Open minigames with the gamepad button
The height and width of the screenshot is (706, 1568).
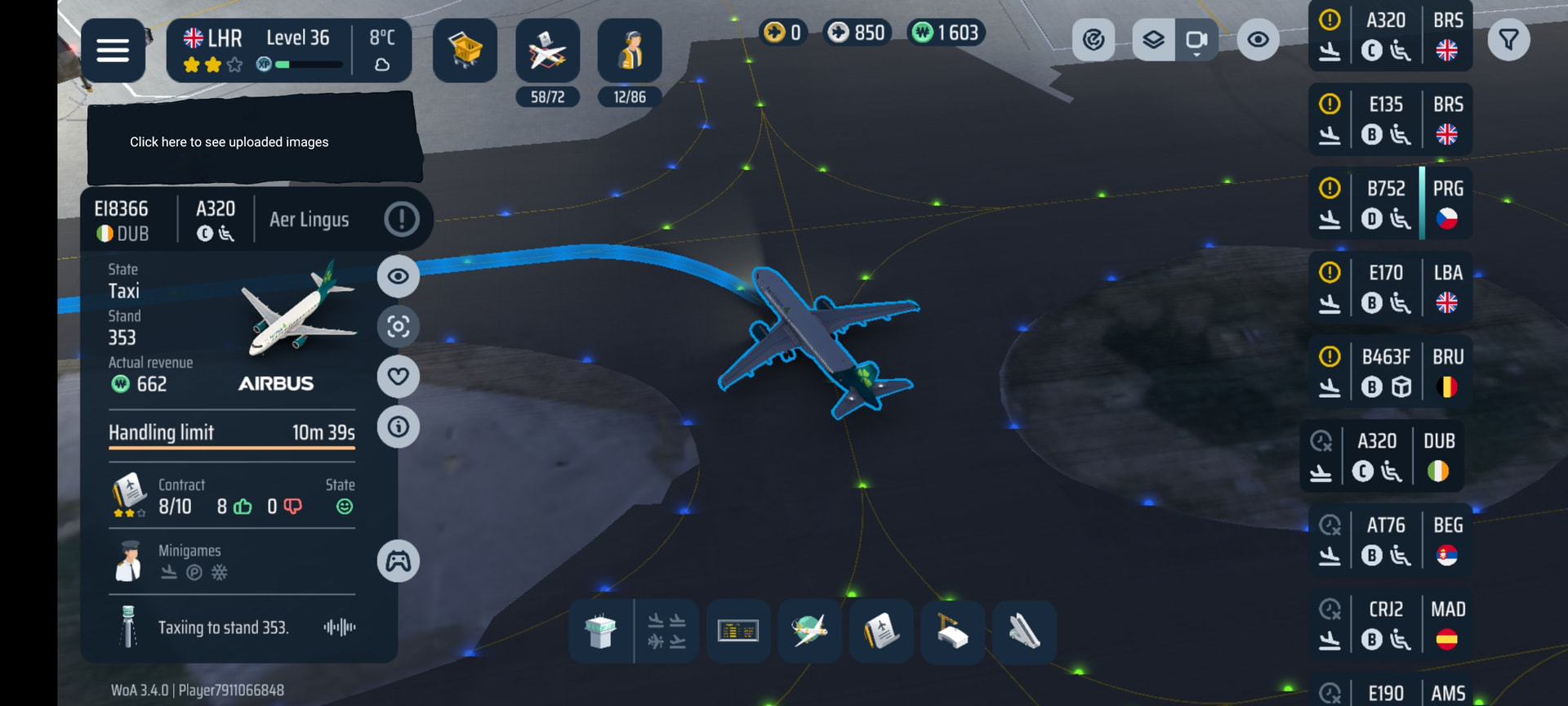coord(399,561)
